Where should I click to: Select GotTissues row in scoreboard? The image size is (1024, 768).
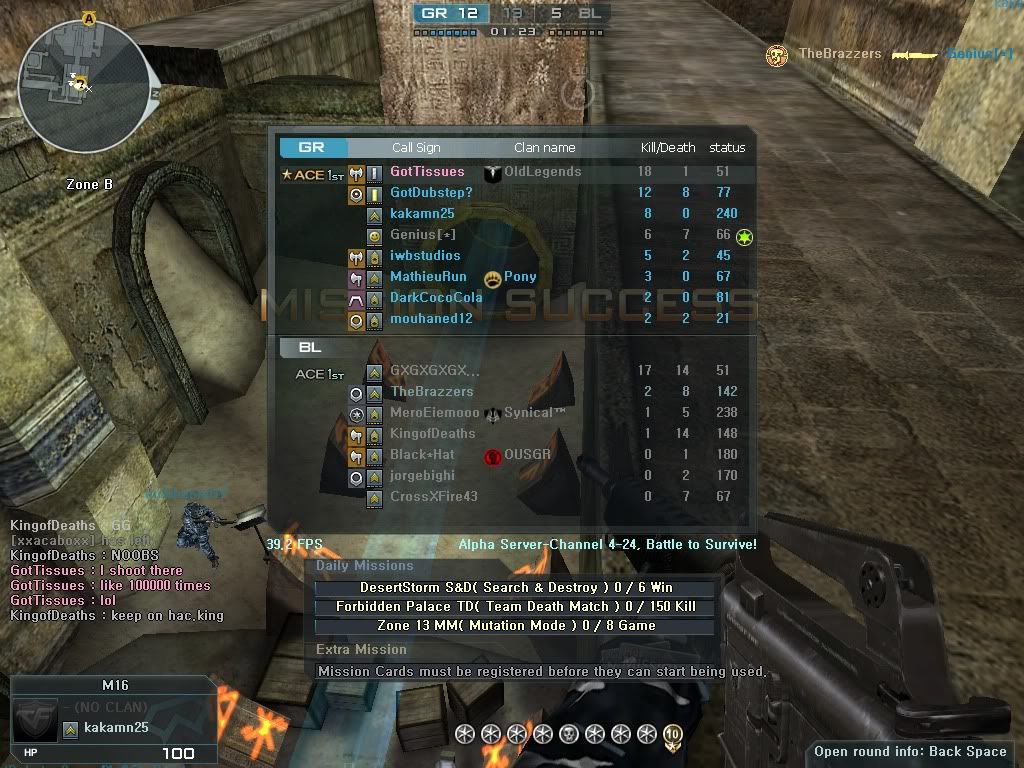point(427,172)
